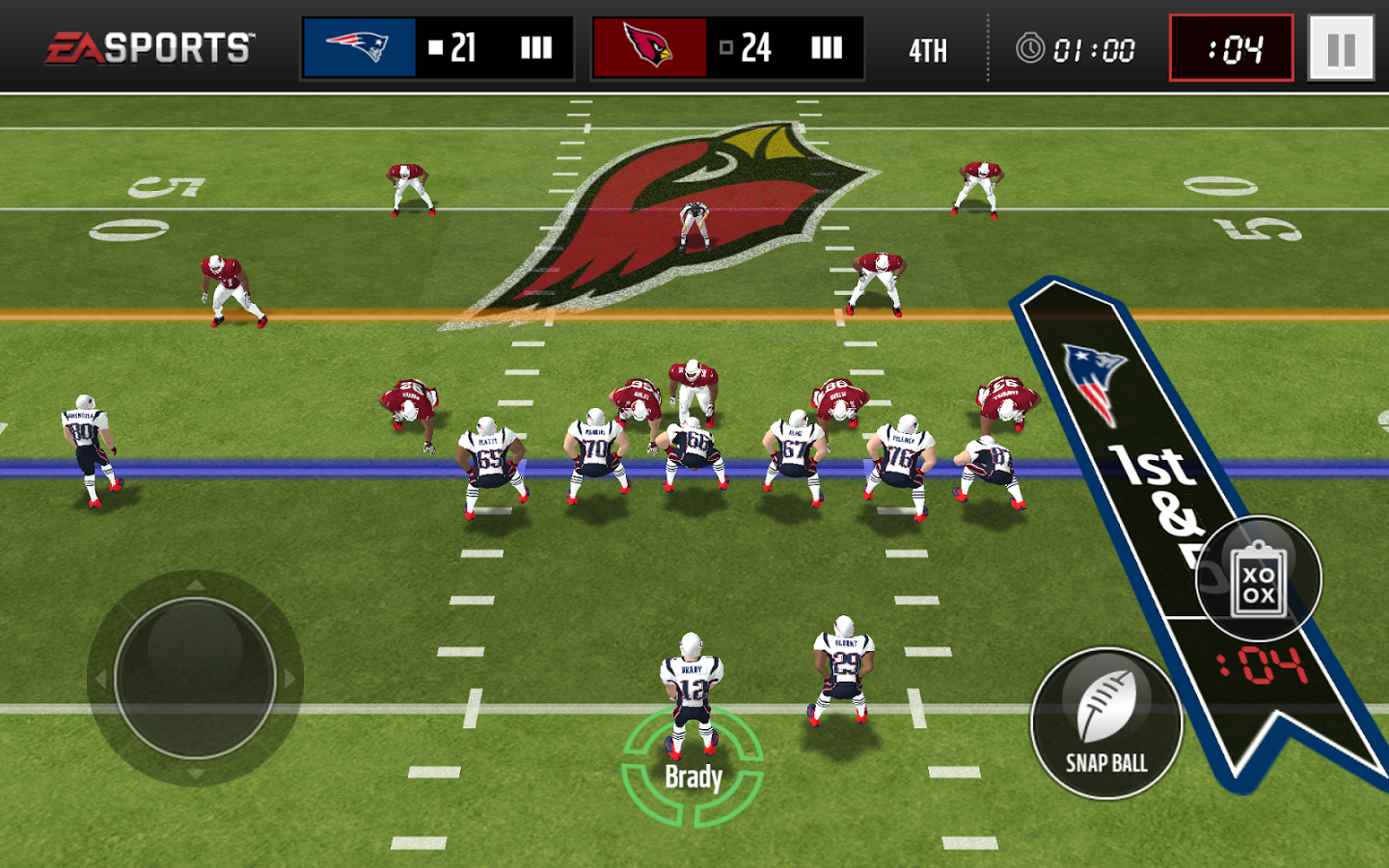Tap the Snap Ball button
Image resolution: width=1389 pixels, height=868 pixels.
tap(1106, 723)
